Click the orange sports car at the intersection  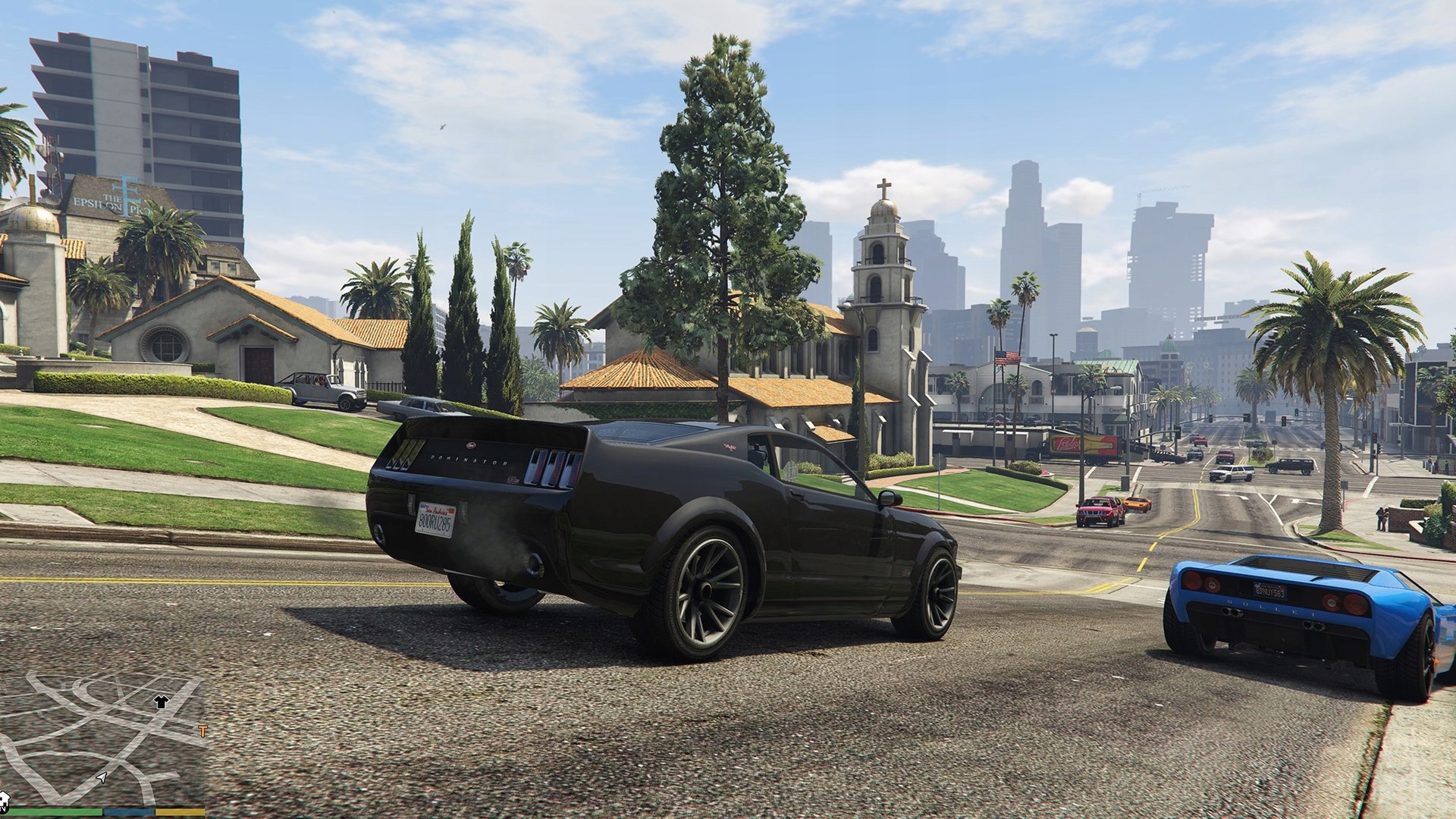click(x=1137, y=505)
